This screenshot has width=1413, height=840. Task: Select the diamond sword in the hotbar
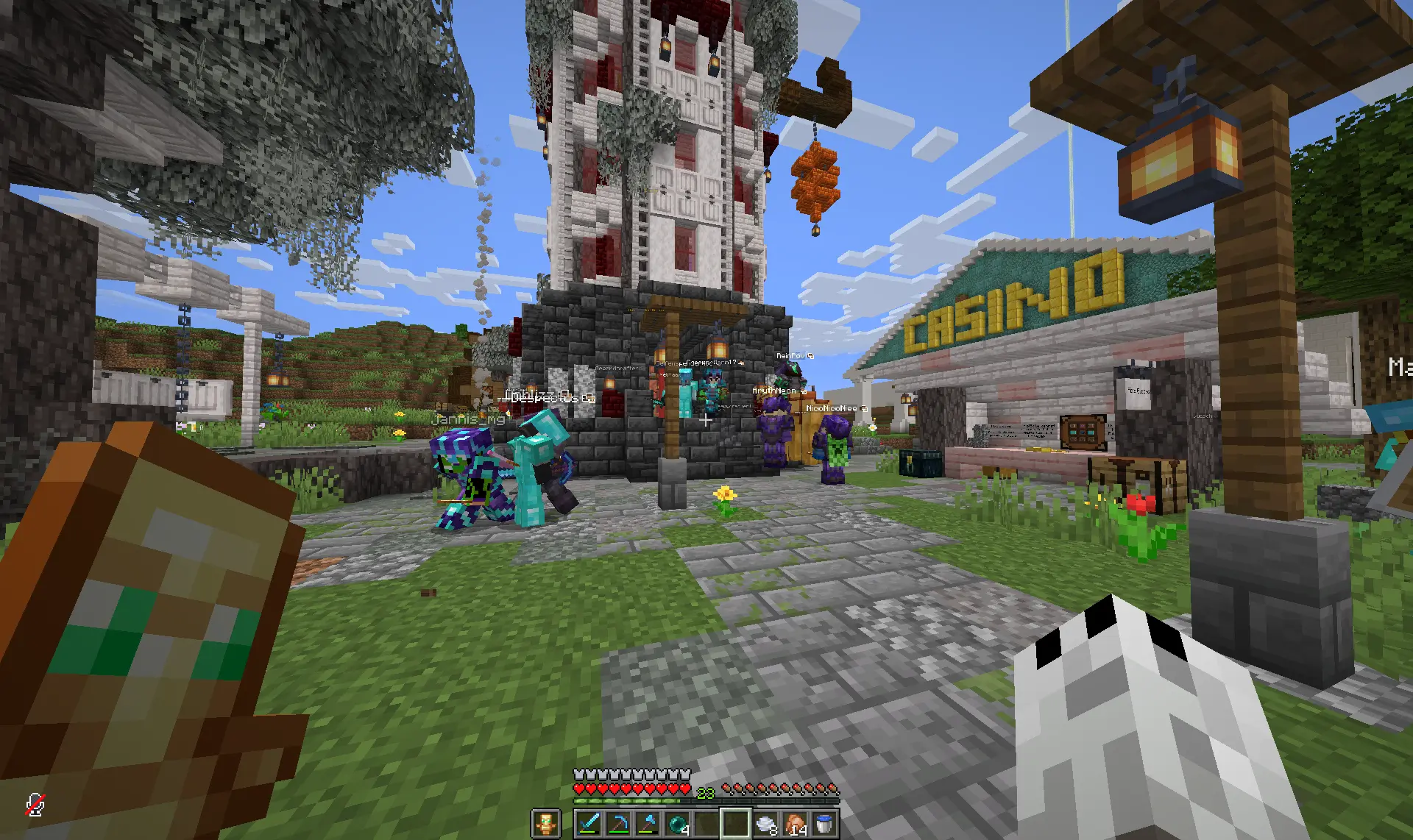point(588,822)
